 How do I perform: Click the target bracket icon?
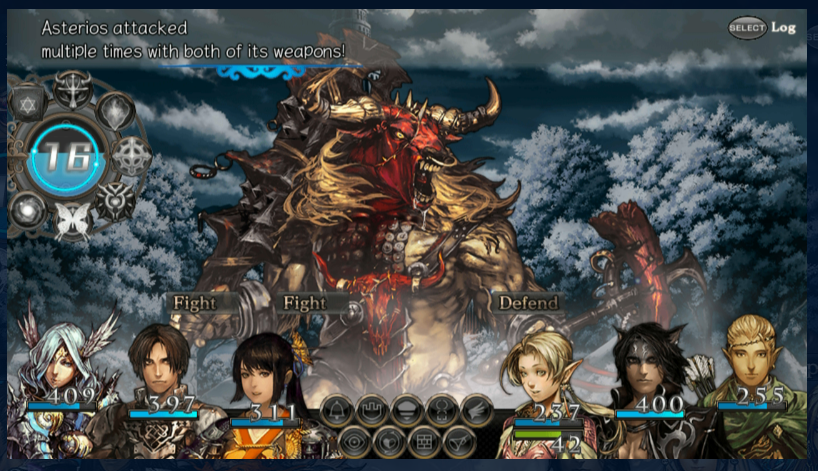tap(442, 409)
